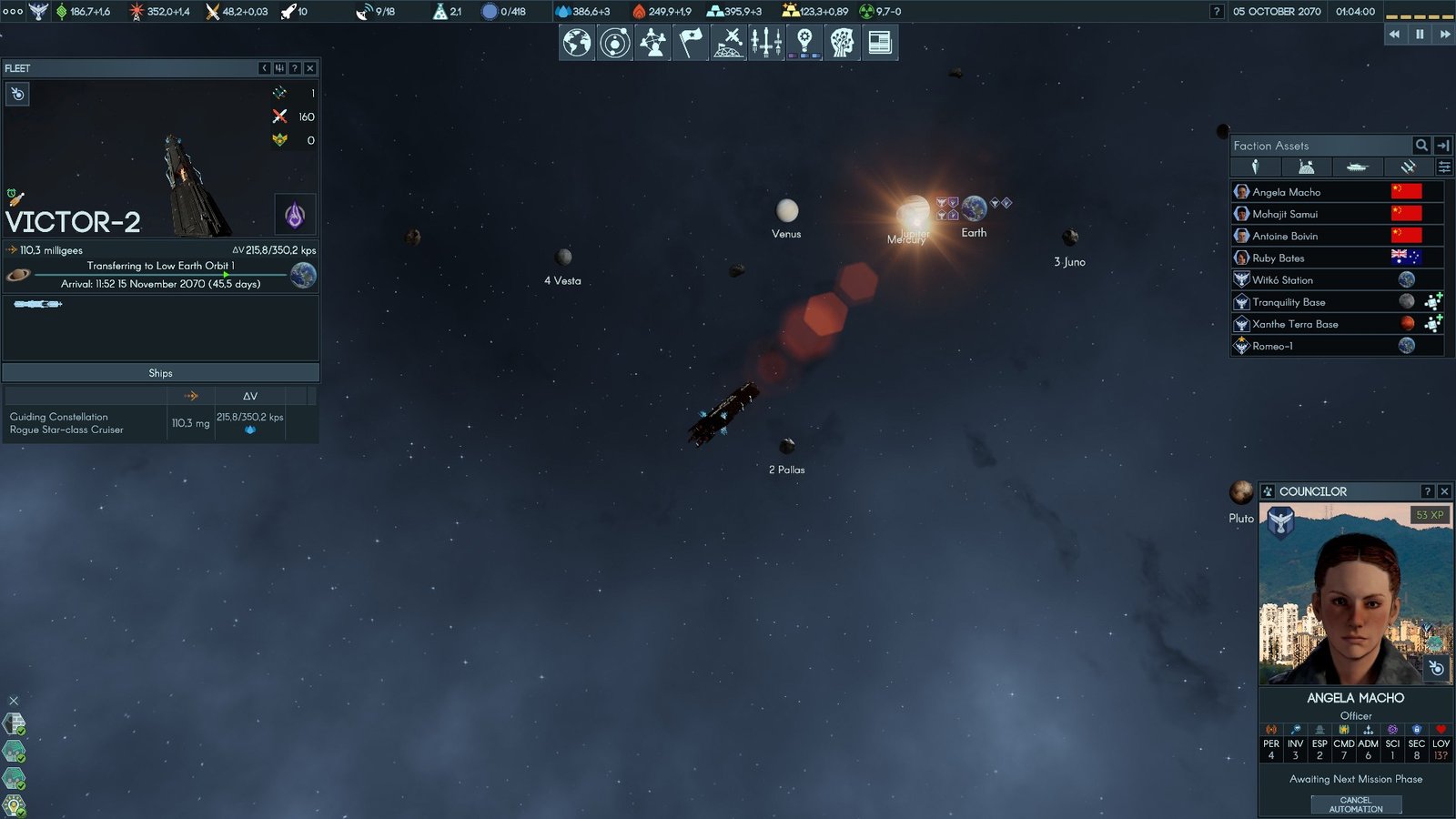
Task: Increase game speed with fast-forward
Action: tap(1444, 35)
